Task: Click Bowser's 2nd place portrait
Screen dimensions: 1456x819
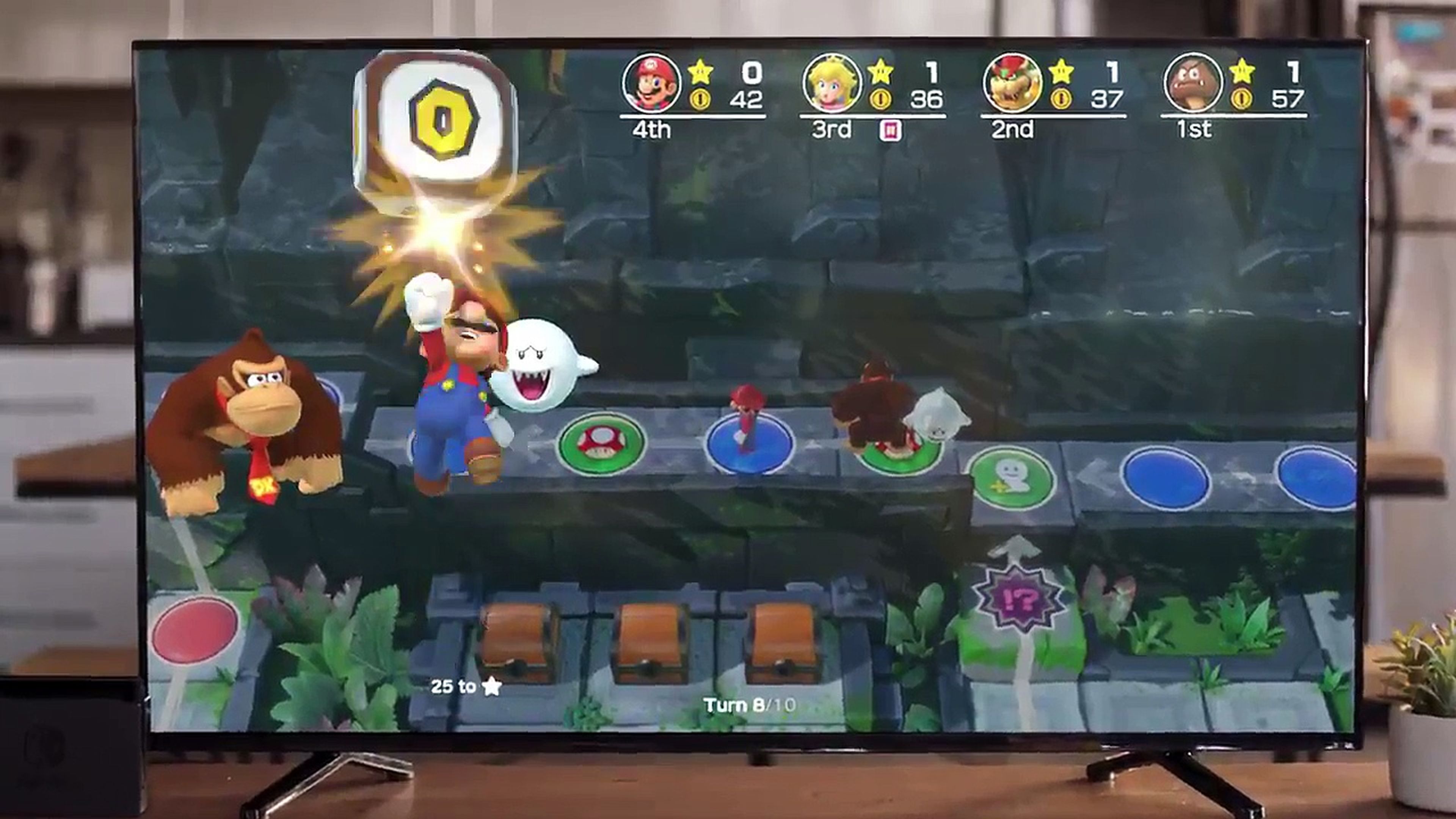Action: [1013, 84]
